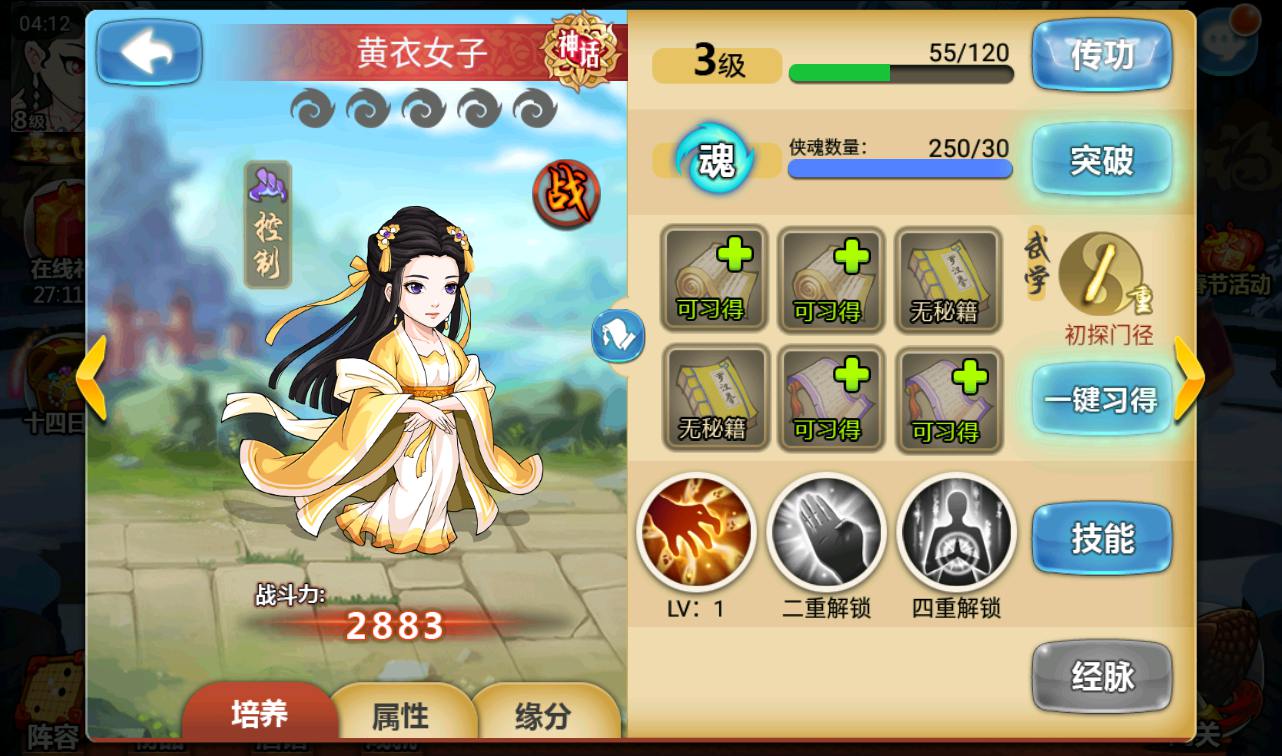This screenshot has width=1282, height=756.
Task: Show the next hero with right arrow
Action: coord(1188,377)
